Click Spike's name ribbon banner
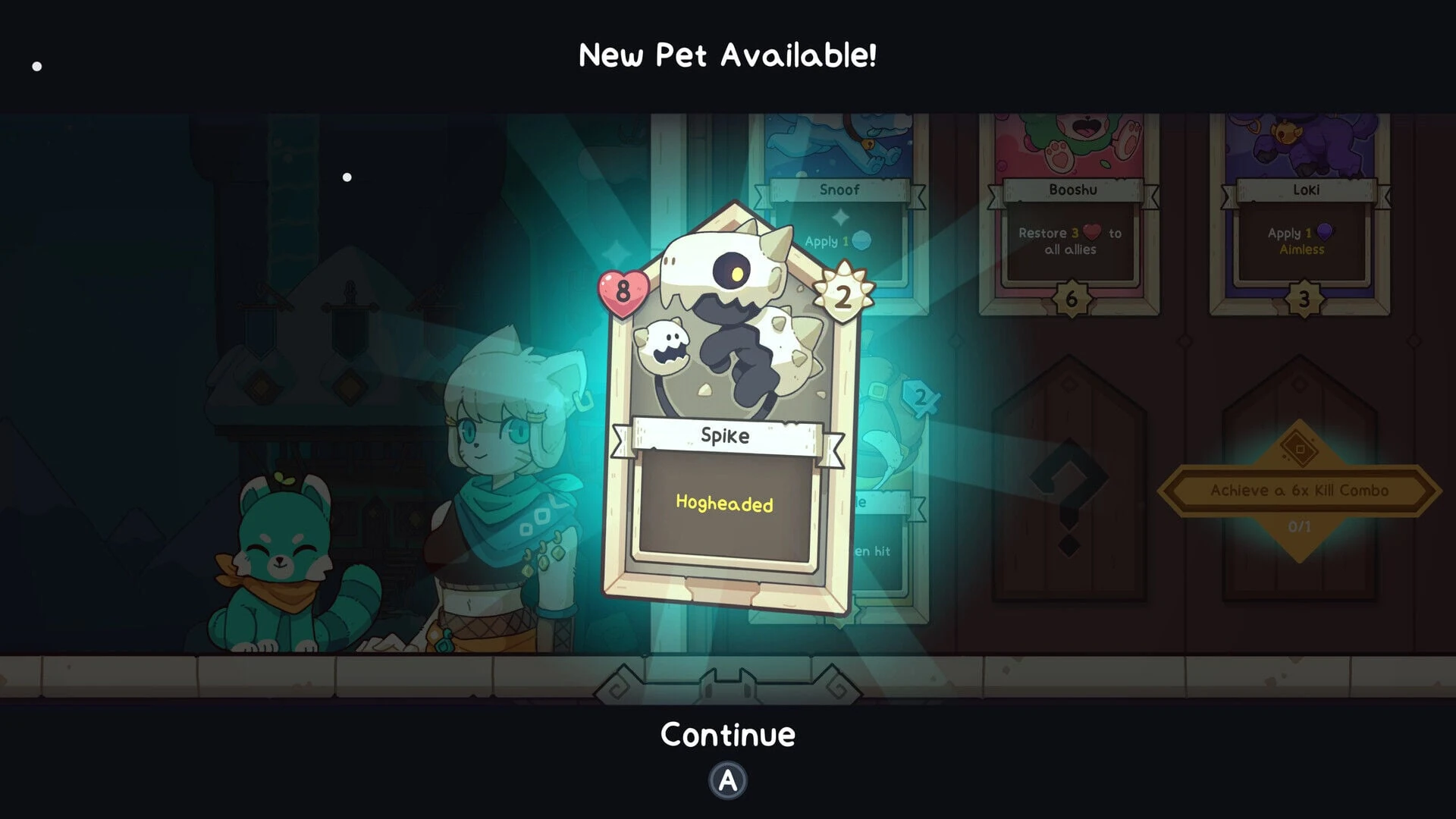Screen dimensions: 1456x819 724,436
